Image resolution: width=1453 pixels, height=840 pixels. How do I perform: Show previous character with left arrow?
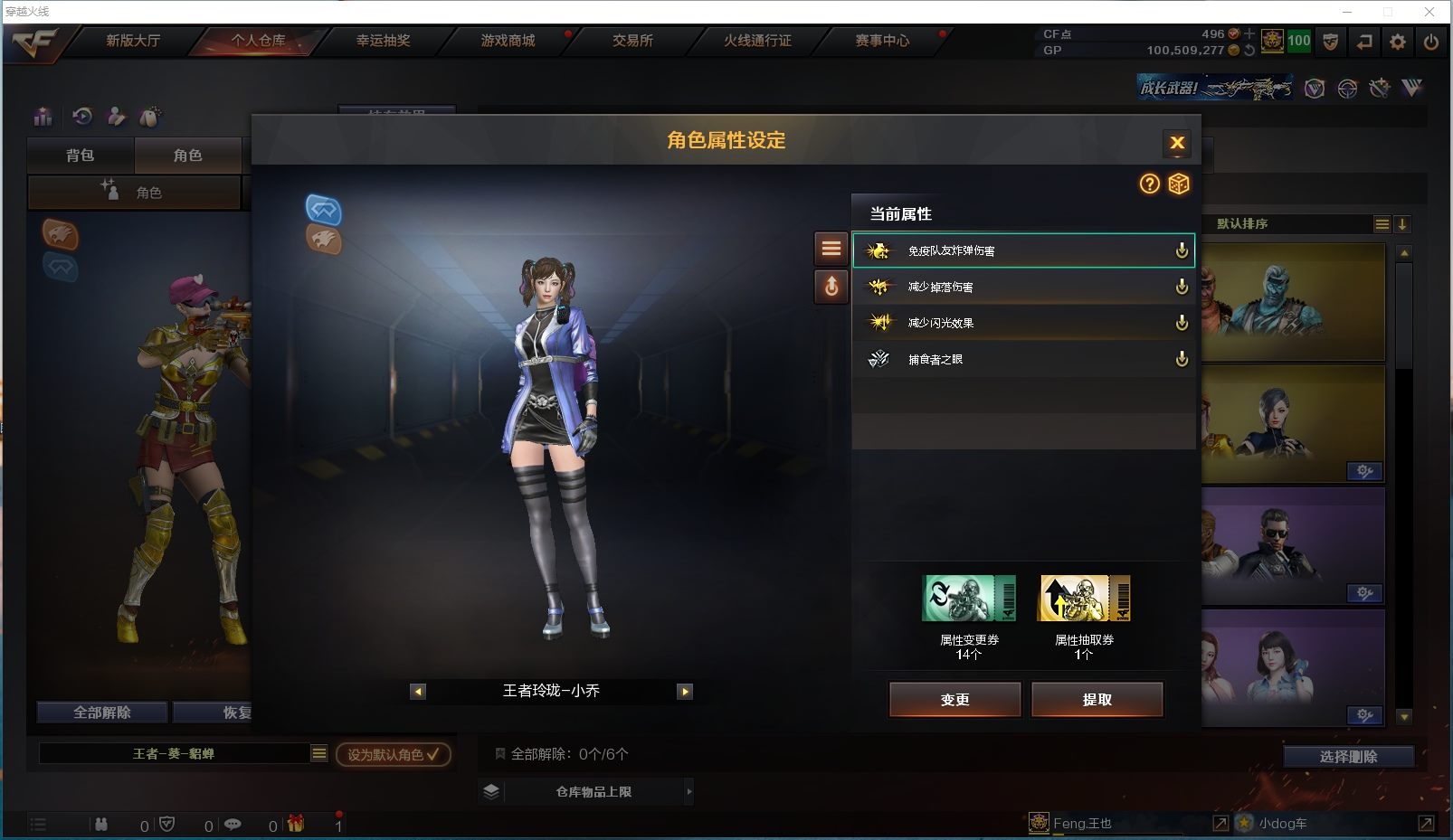(417, 692)
